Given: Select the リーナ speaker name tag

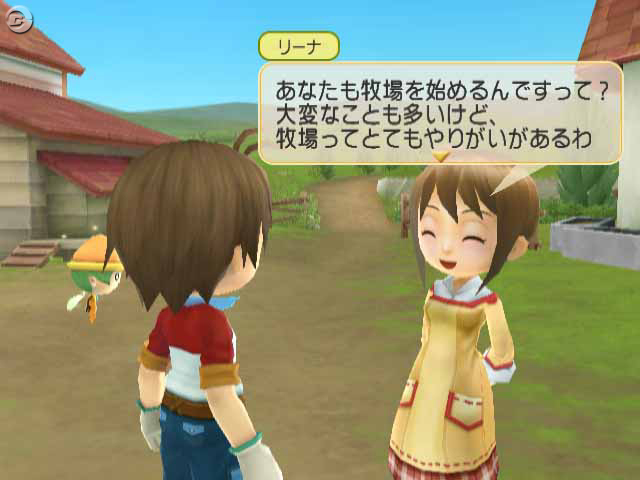Looking at the screenshot, I should (x=298, y=46).
